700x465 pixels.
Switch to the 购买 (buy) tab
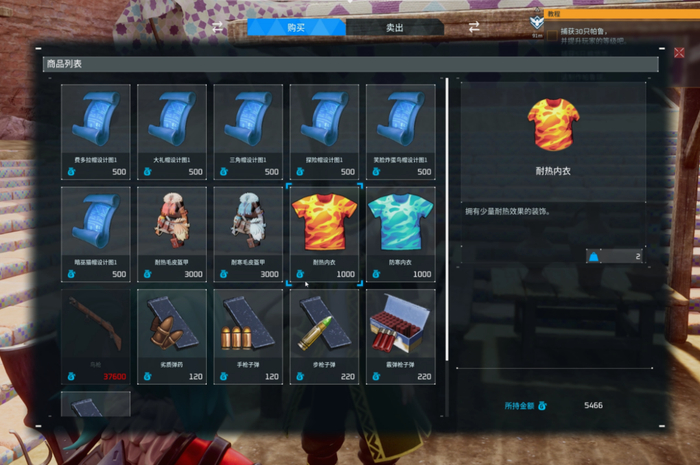296,28
